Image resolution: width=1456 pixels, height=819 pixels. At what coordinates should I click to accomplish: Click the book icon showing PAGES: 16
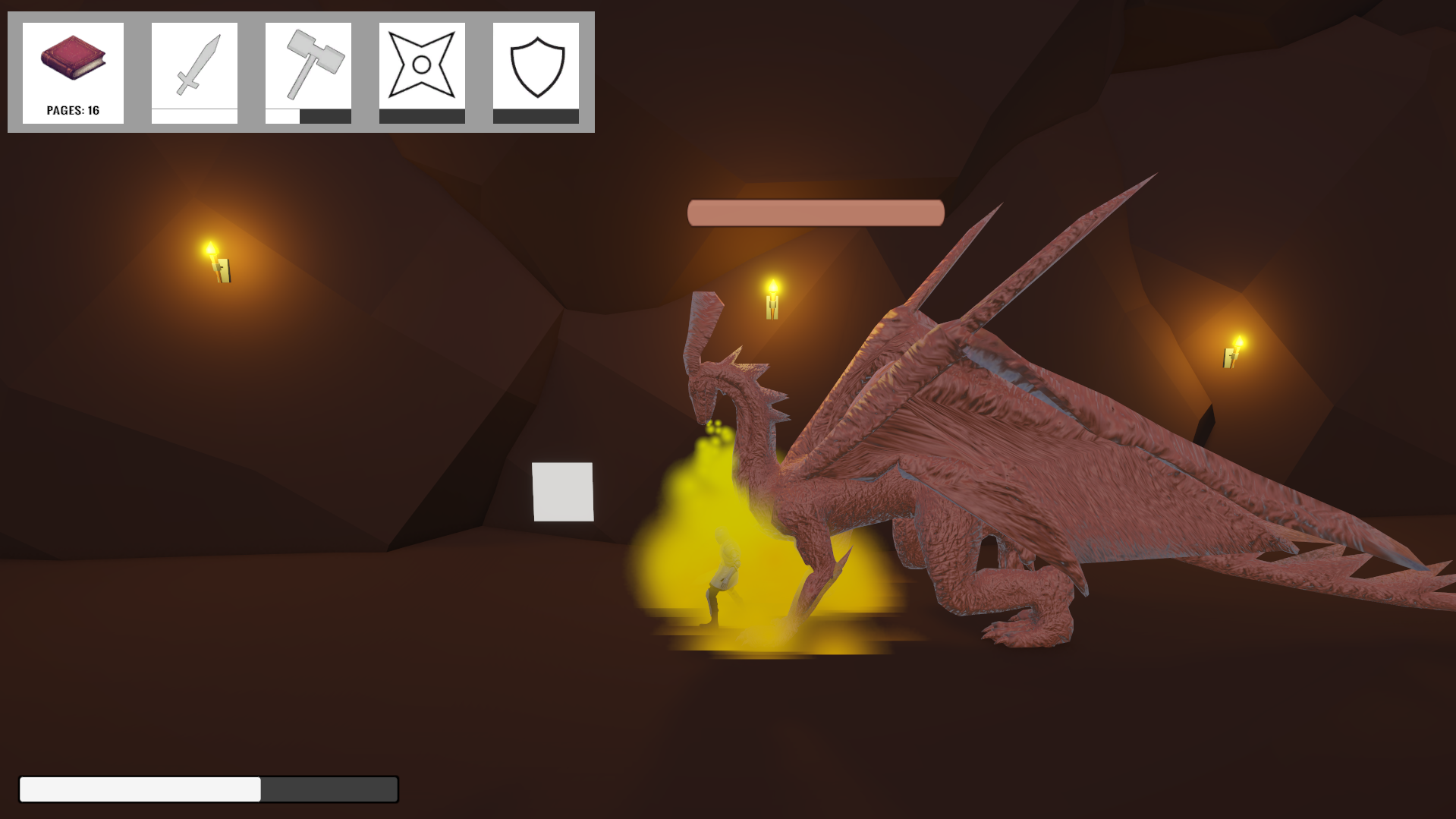74,57
